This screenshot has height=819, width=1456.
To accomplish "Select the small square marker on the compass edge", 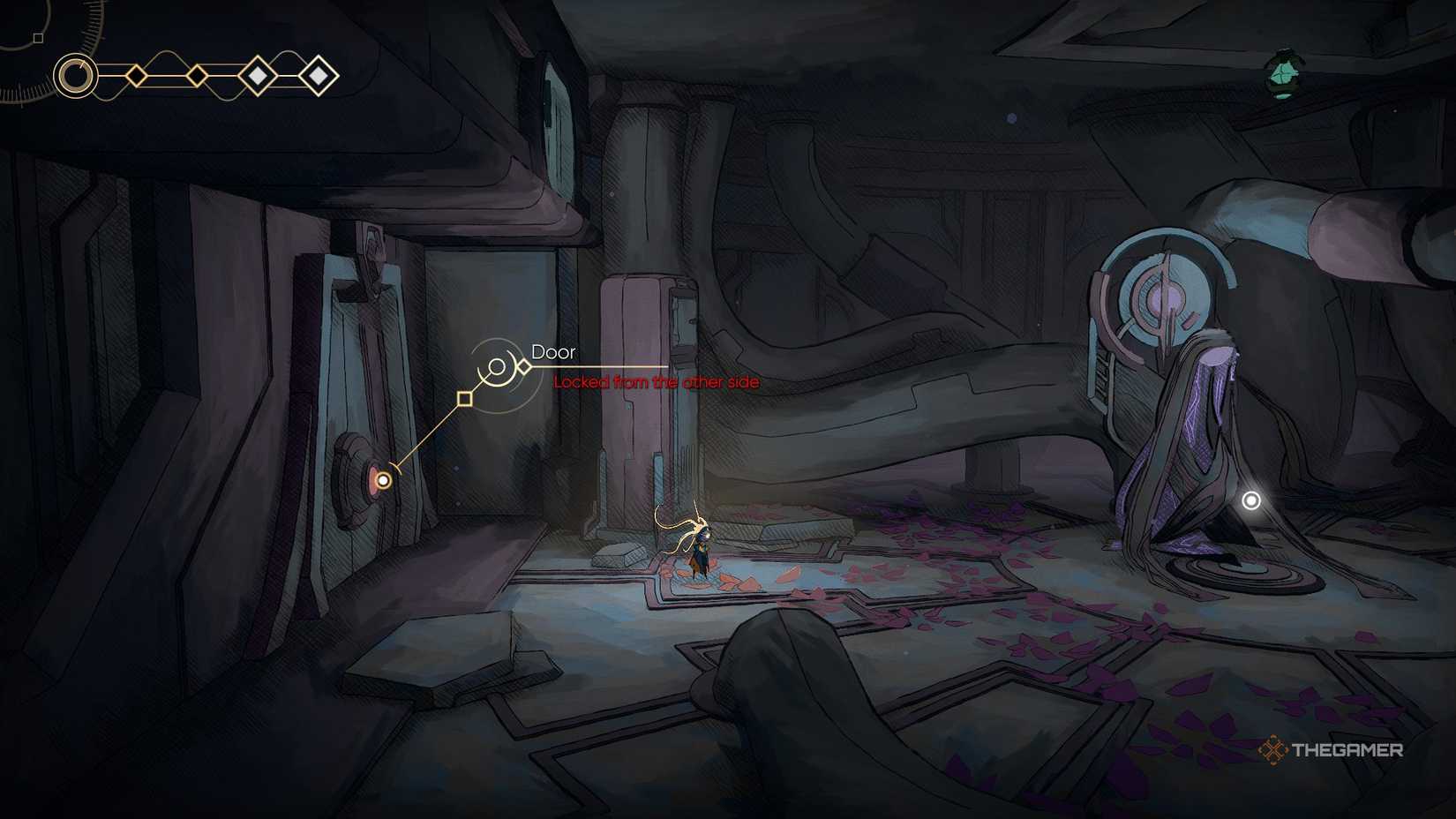I will pyautogui.click(x=37, y=38).
